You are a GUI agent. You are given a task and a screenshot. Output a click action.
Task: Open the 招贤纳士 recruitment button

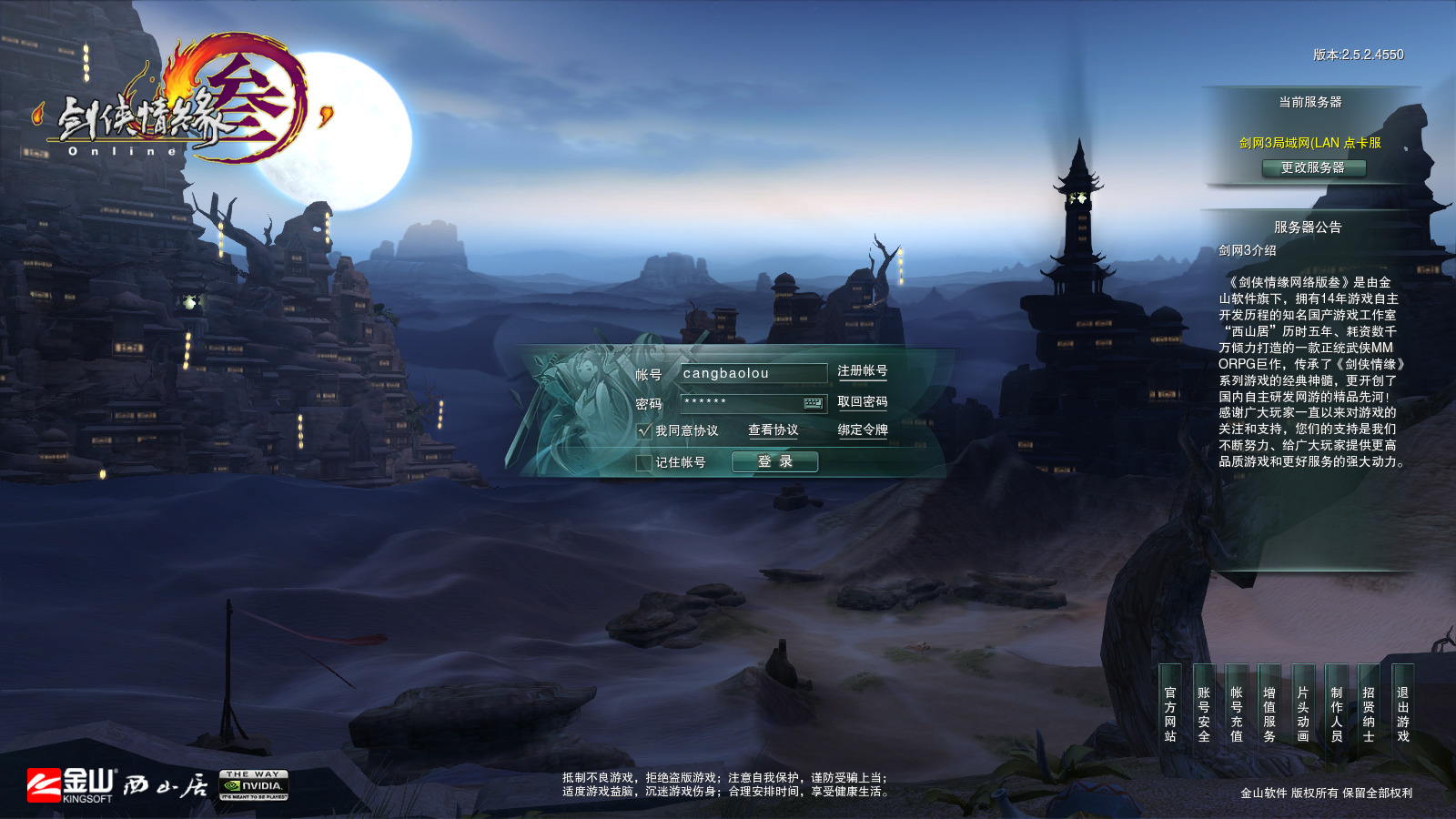pos(1369,714)
